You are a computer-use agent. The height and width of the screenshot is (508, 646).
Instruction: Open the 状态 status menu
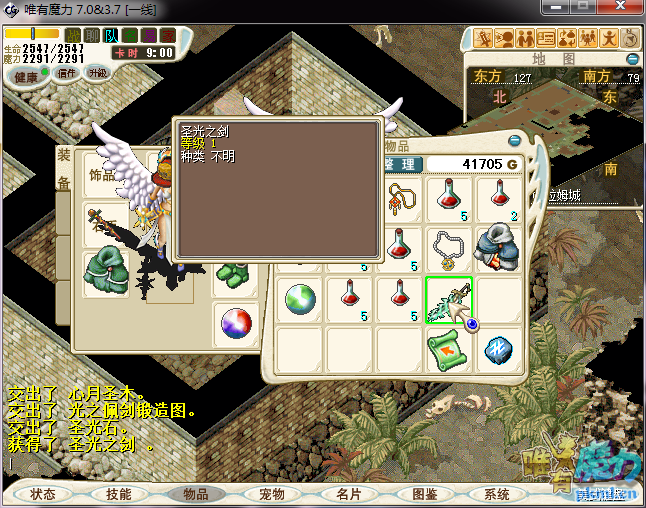(x=43, y=494)
